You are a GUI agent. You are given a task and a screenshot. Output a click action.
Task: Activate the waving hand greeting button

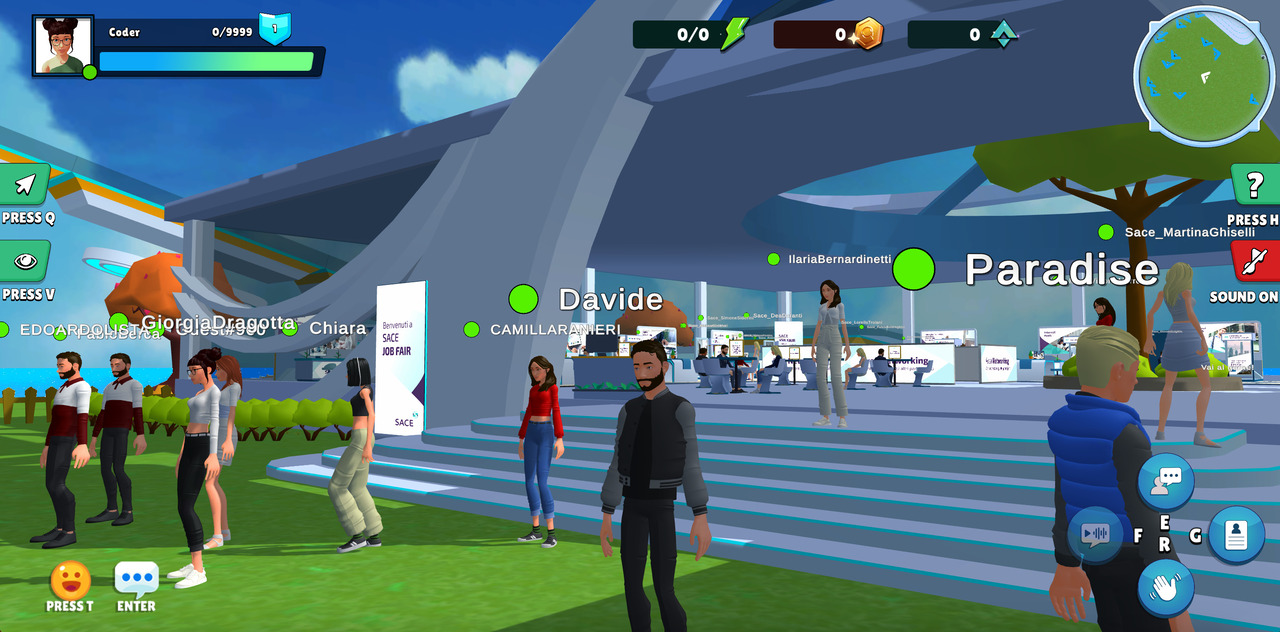pos(1165,587)
